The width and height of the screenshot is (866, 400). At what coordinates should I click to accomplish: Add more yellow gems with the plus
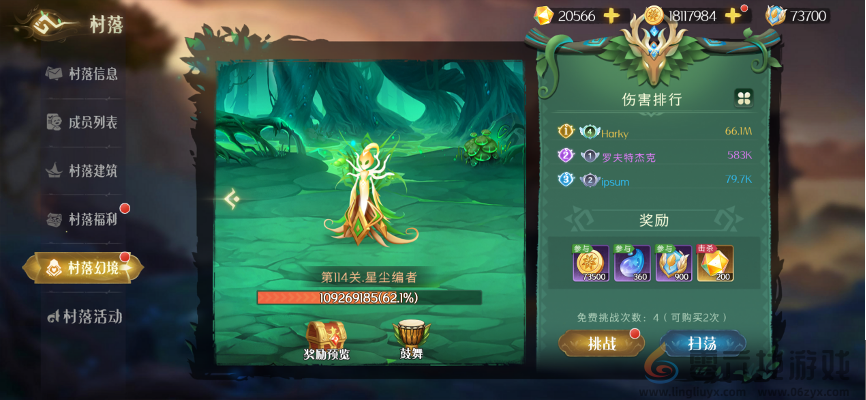(612, 15)
